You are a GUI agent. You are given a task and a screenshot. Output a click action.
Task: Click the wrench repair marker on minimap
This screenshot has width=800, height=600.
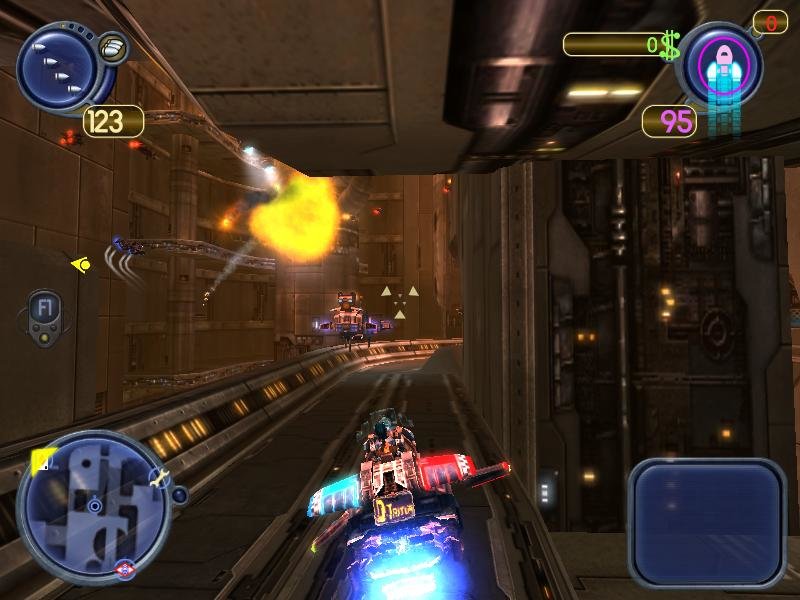[x=158, y=479]
